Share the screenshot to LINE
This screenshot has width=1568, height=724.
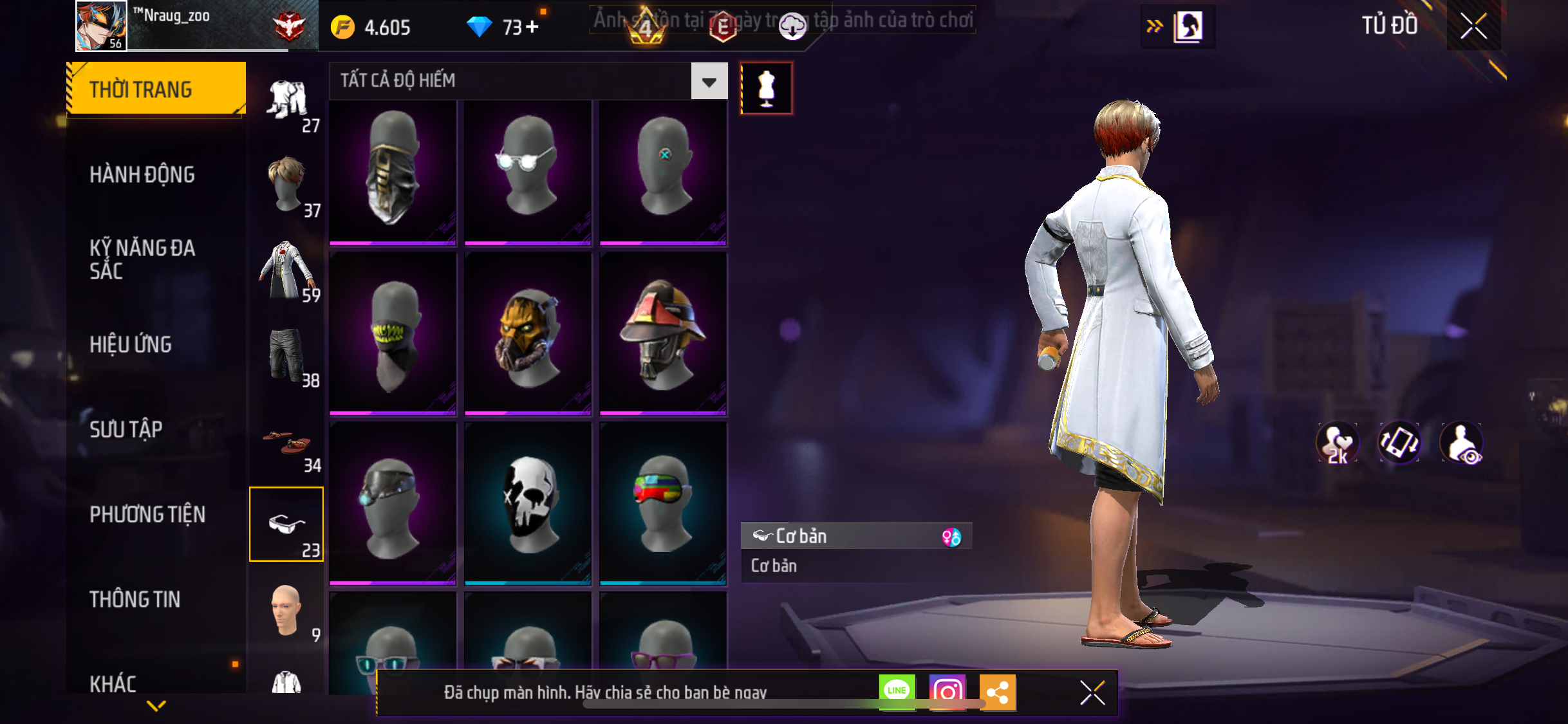coord(897,692)
